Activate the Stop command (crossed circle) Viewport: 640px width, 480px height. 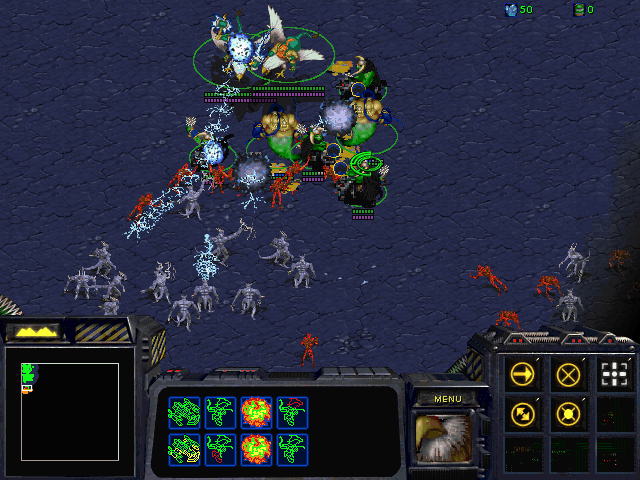coord(568,375)
